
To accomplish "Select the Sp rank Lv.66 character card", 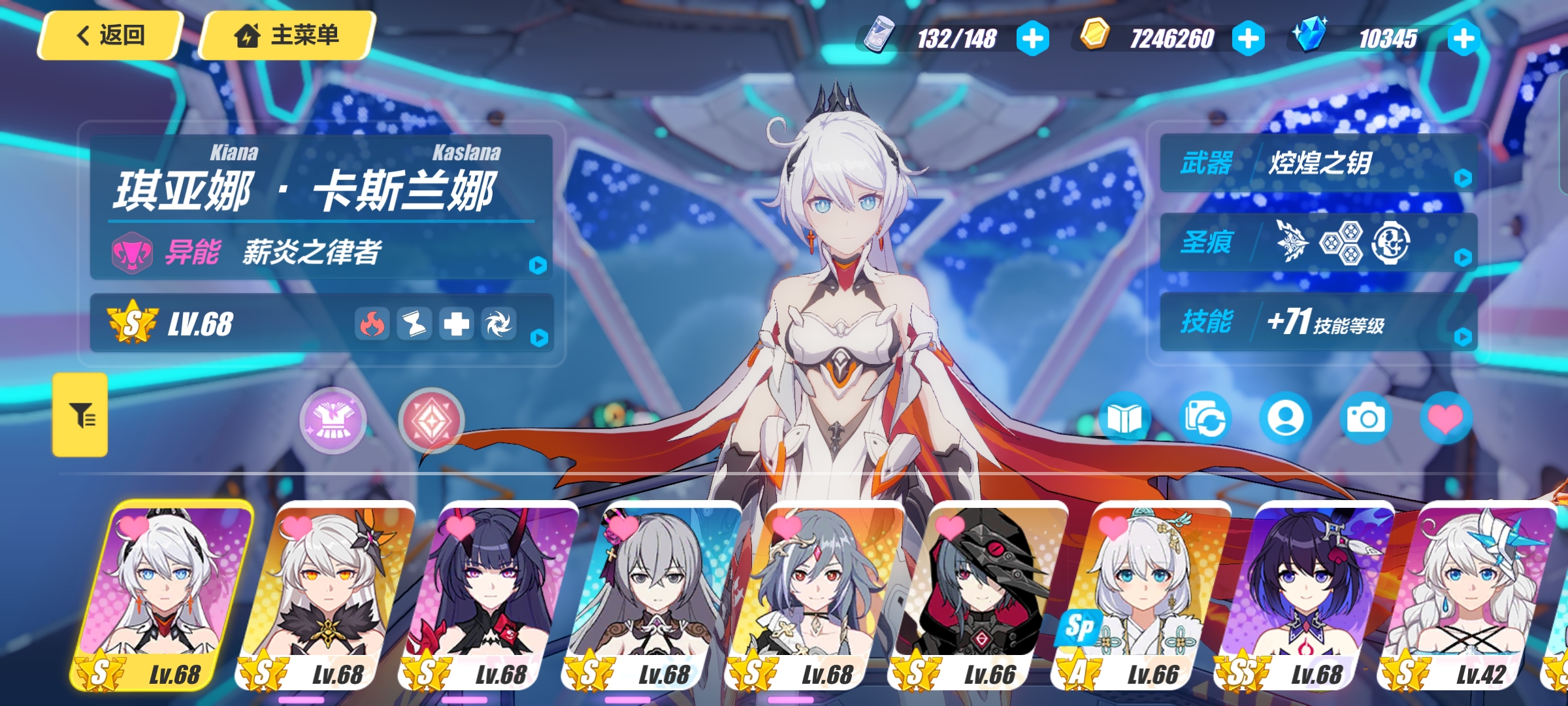I will 1140,595.
